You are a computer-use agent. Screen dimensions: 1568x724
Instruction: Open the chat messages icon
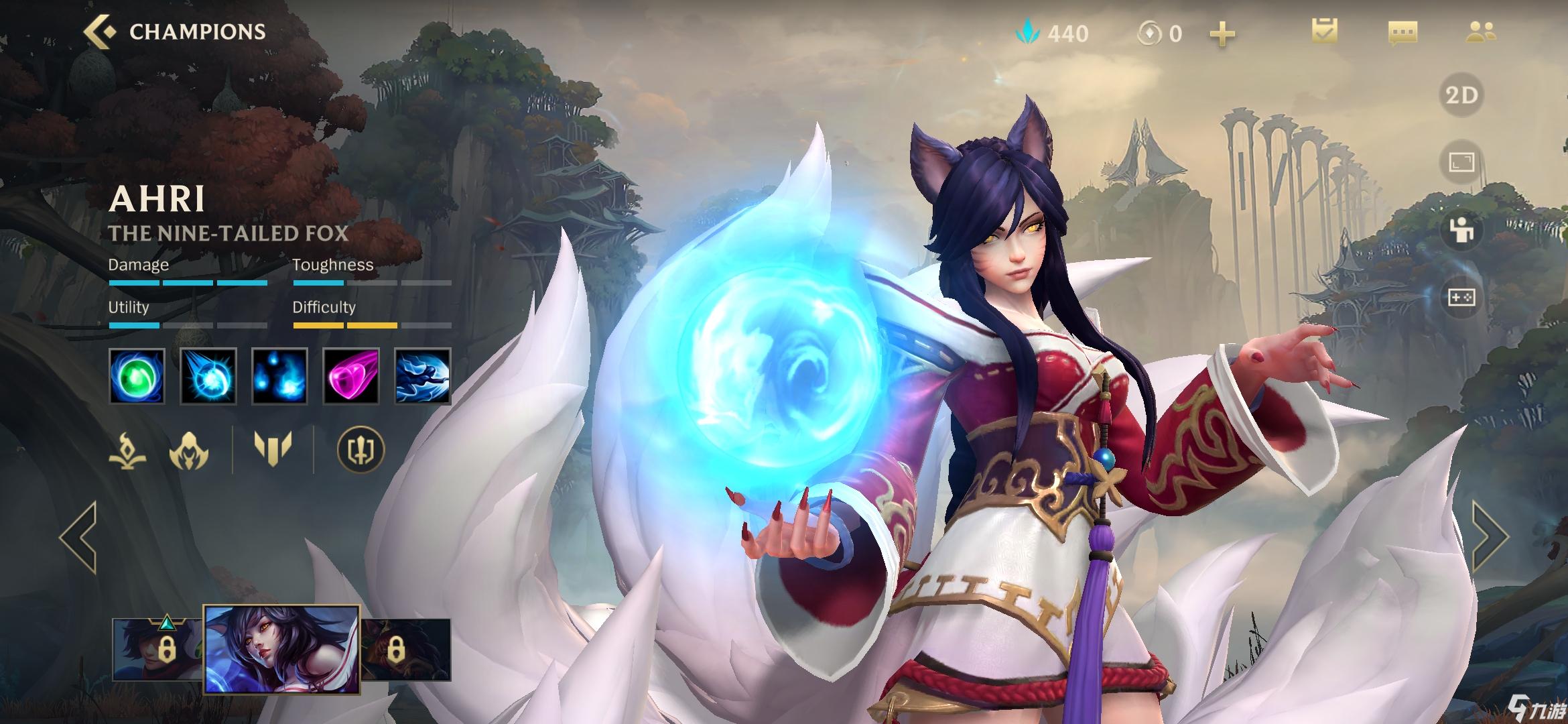tap(1402, 32)
